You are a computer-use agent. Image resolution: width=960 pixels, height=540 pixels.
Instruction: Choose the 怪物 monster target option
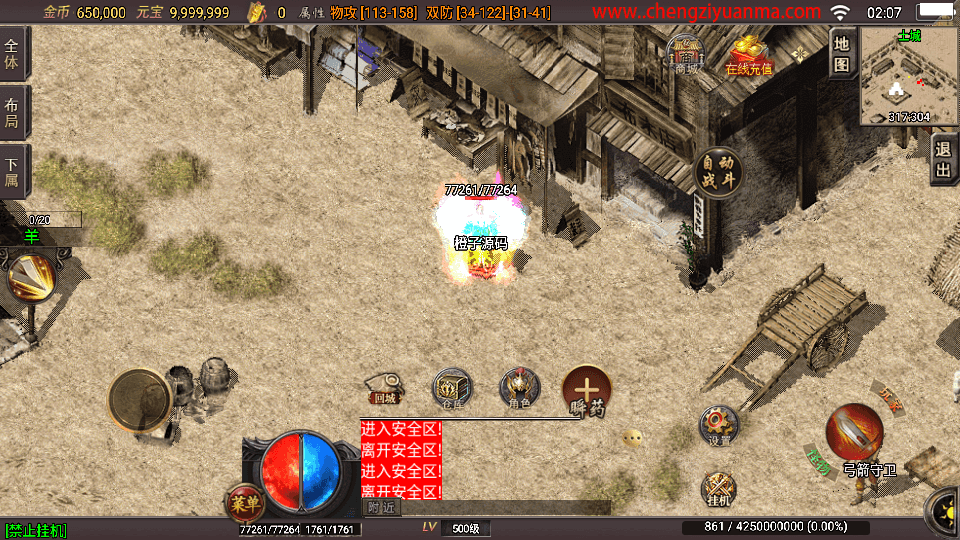coord(818,462)
